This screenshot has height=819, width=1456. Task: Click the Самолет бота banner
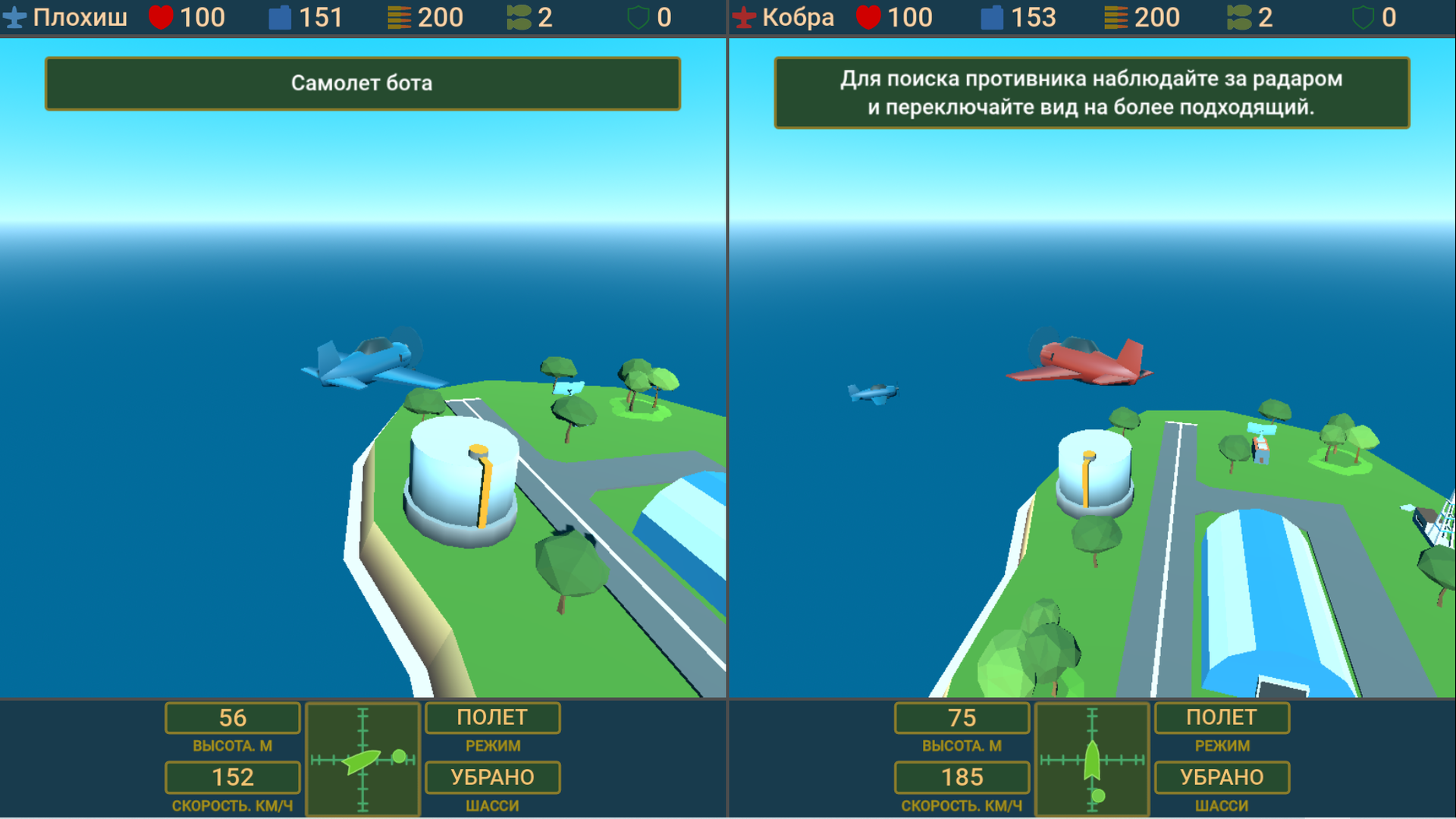362,83
